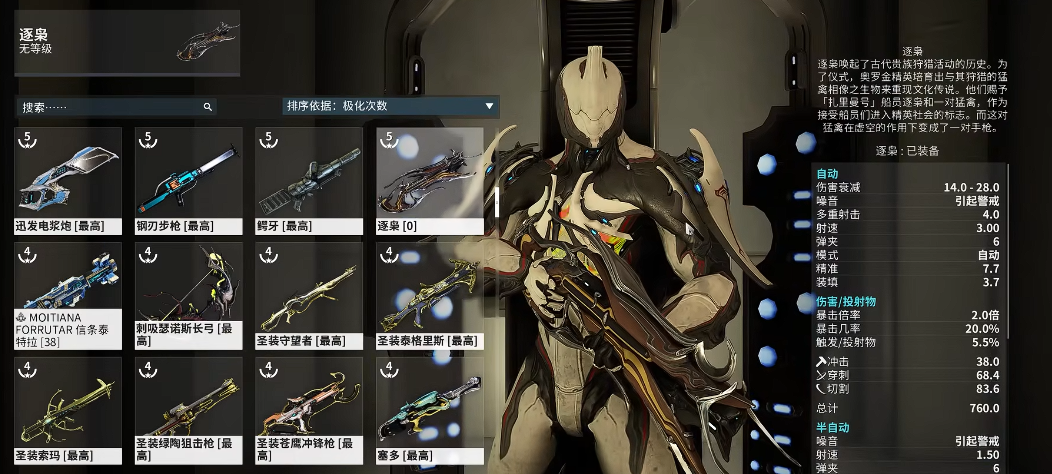Screen dimensions: 1052x474
Task: Choose the 钢刃步枪 rifle tile
Action: (x=188, y=179)
